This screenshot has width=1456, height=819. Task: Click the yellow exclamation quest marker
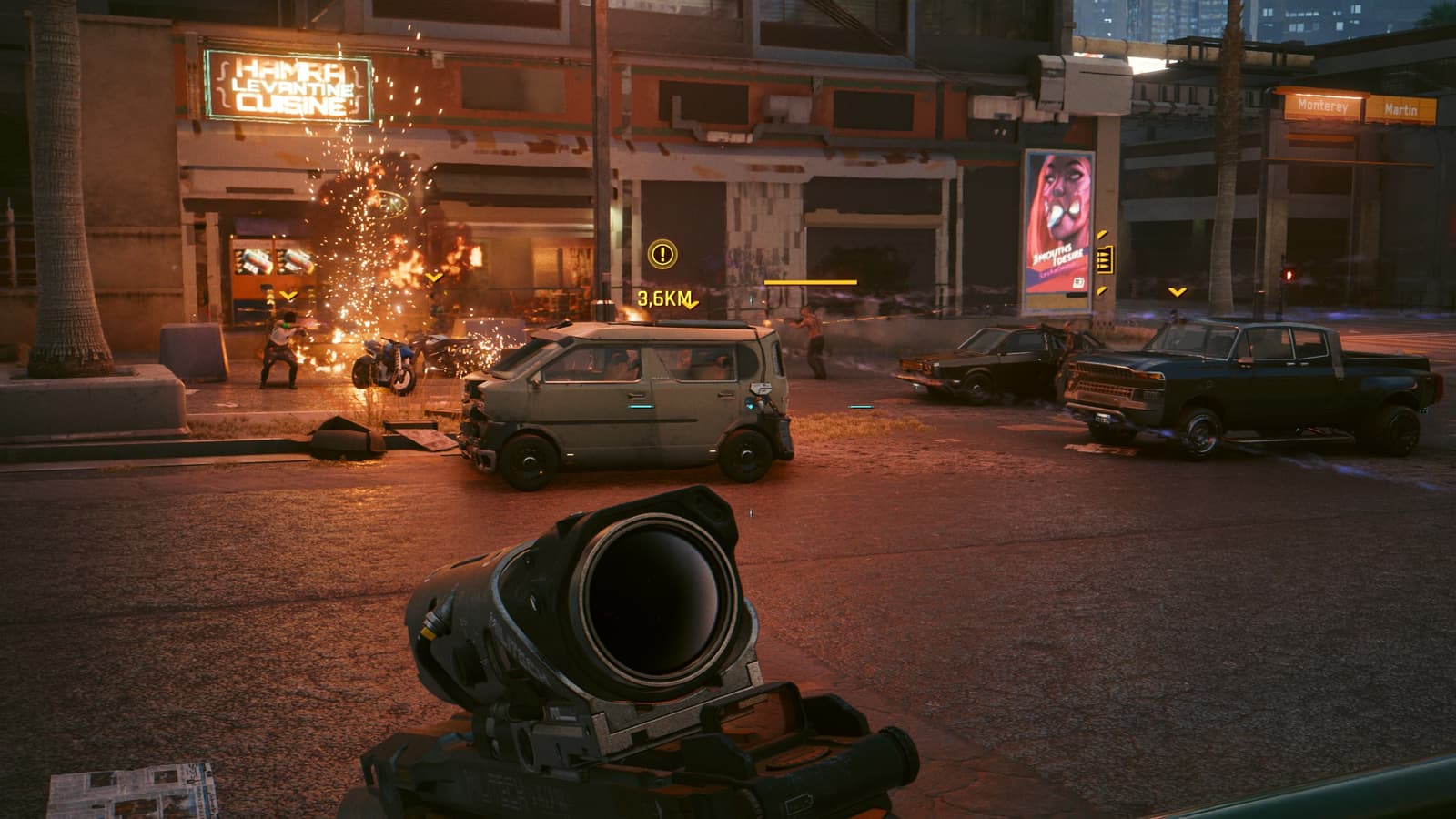pyautogui.click(x=662, y=254)
